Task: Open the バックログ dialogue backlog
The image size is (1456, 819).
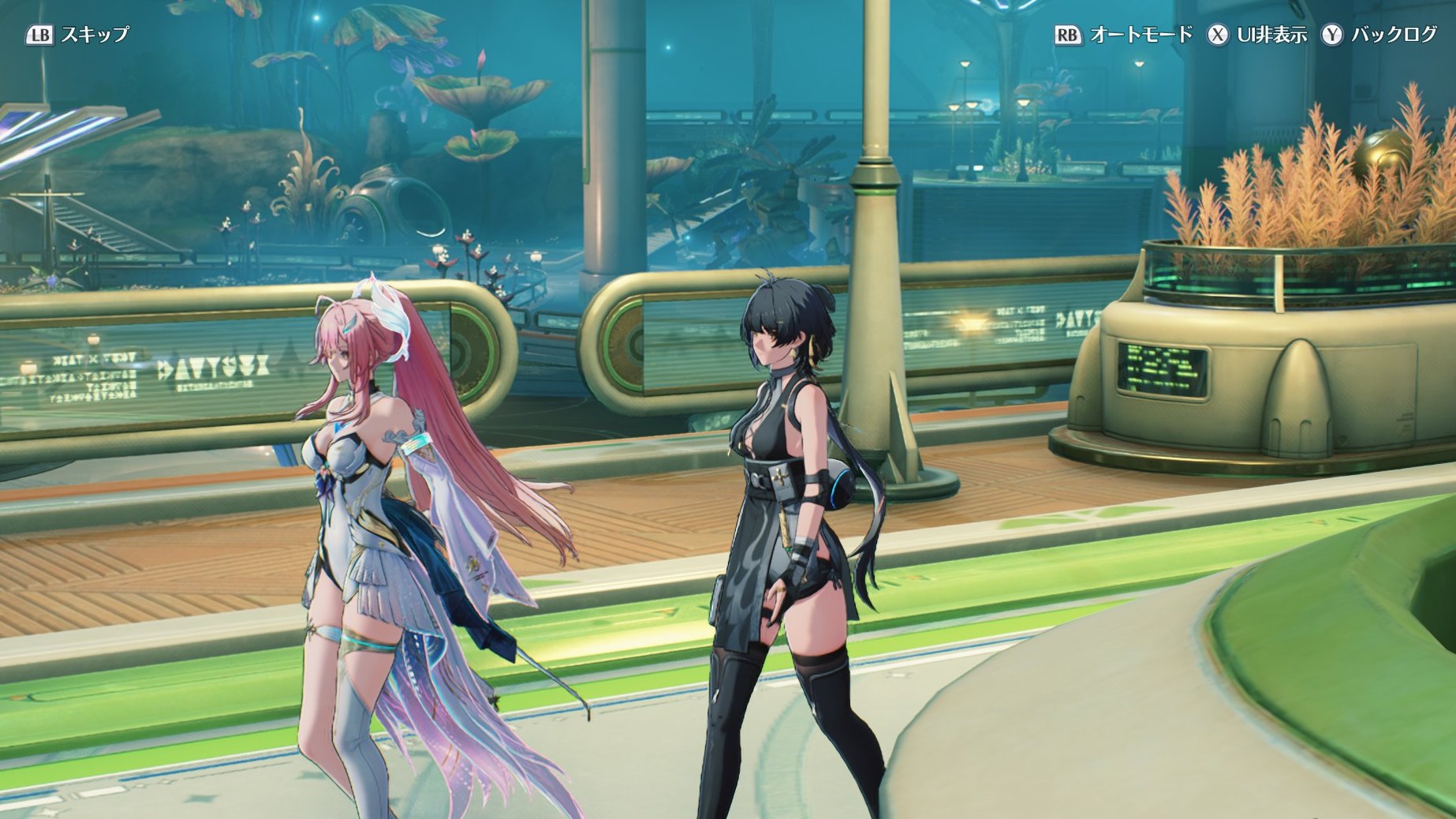Action: [x=1394, y=35]
